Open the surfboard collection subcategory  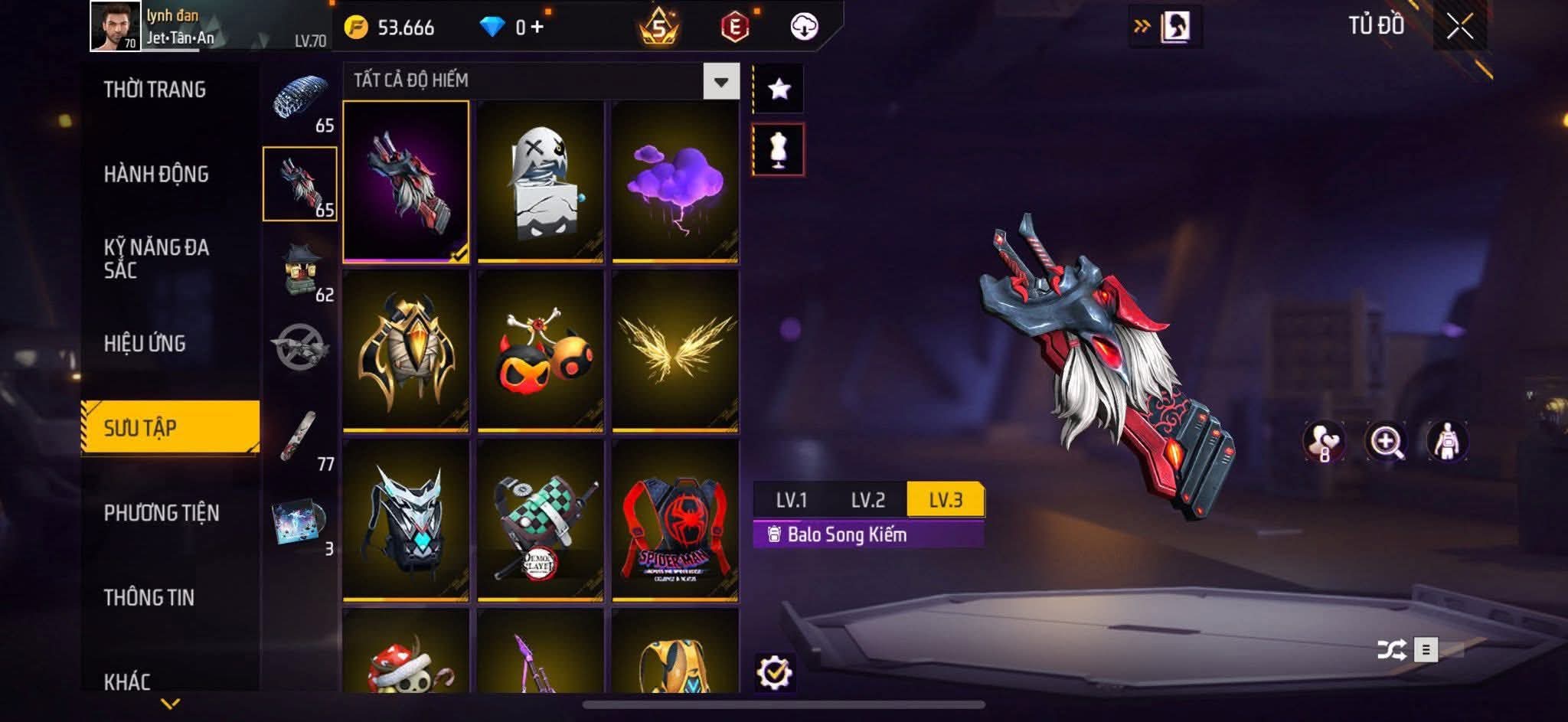click(300, 438)
